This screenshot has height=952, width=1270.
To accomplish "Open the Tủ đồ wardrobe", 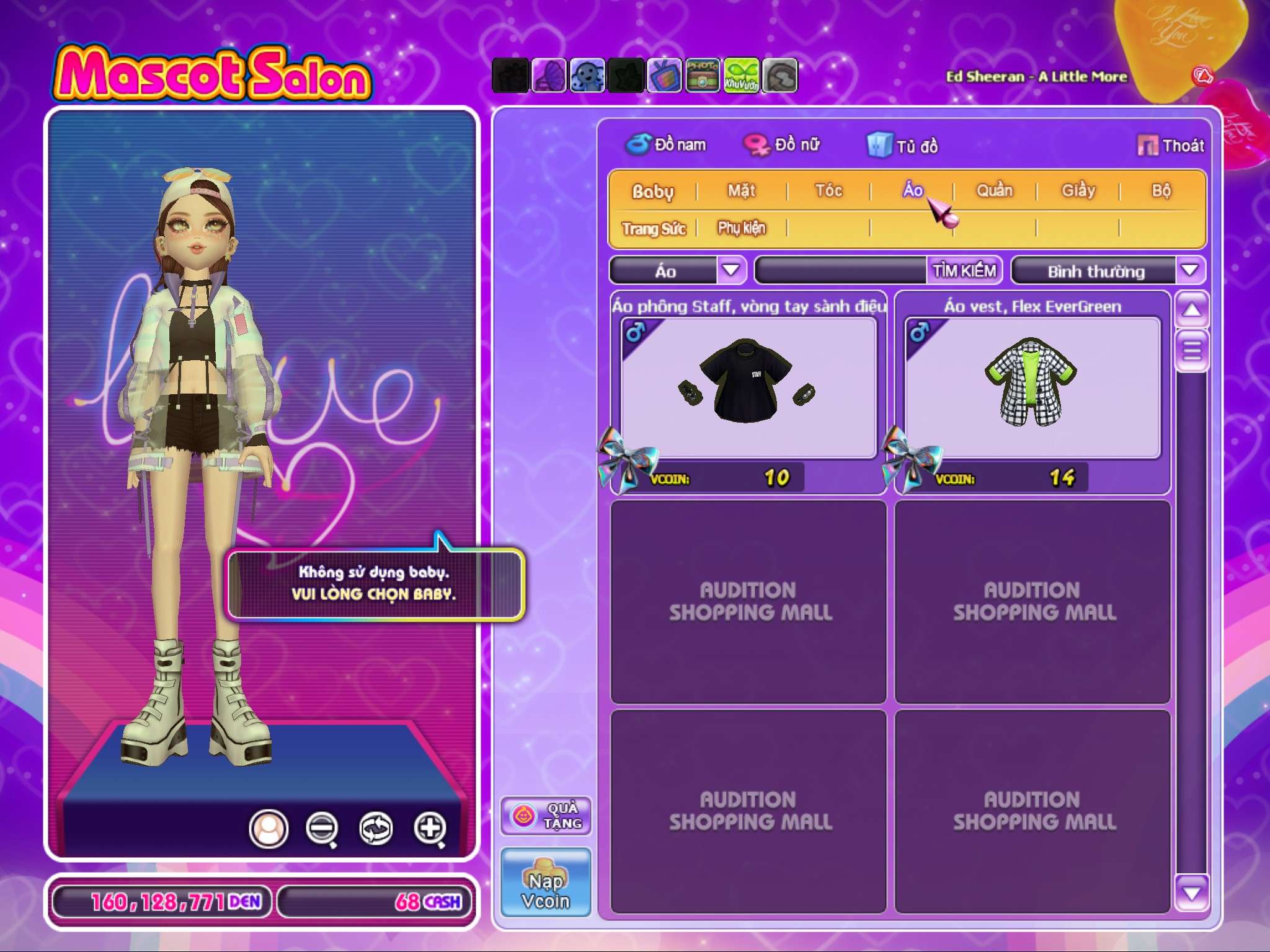I will tap(903, 146).
